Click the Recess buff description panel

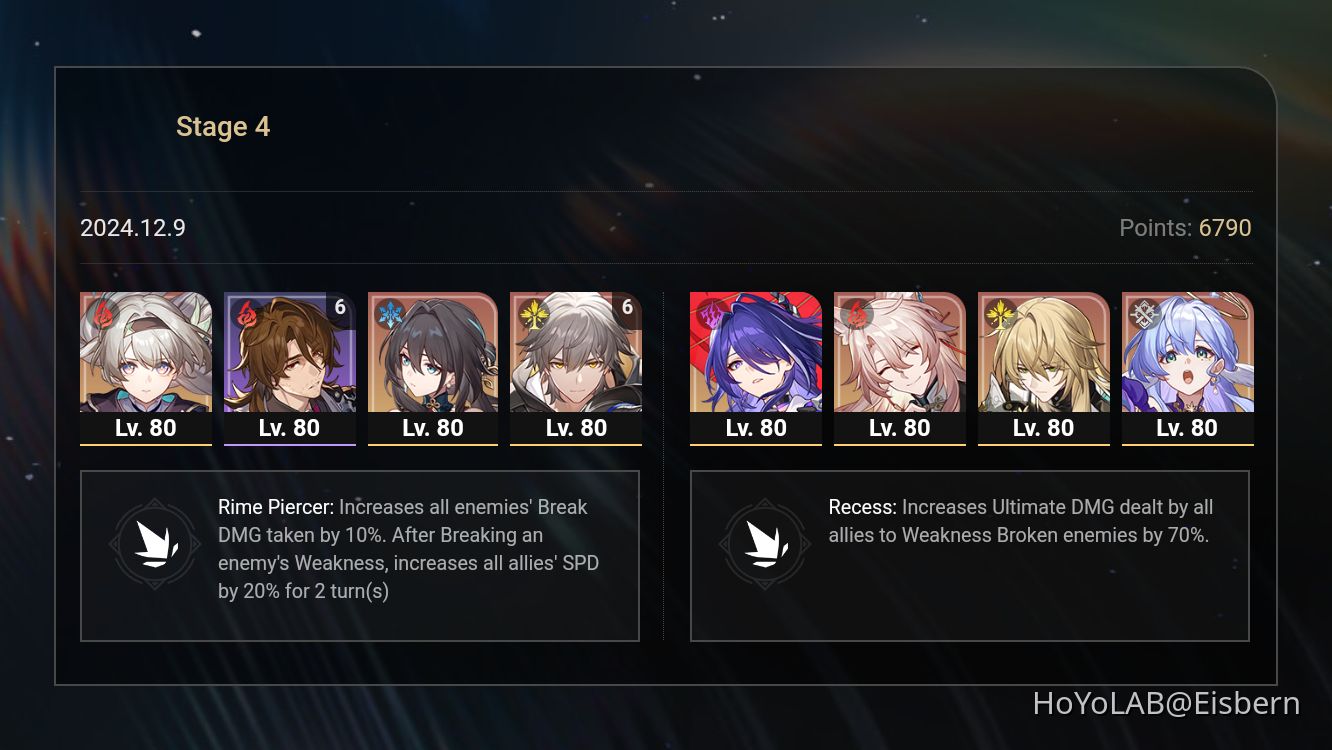(x=970, y=555)
